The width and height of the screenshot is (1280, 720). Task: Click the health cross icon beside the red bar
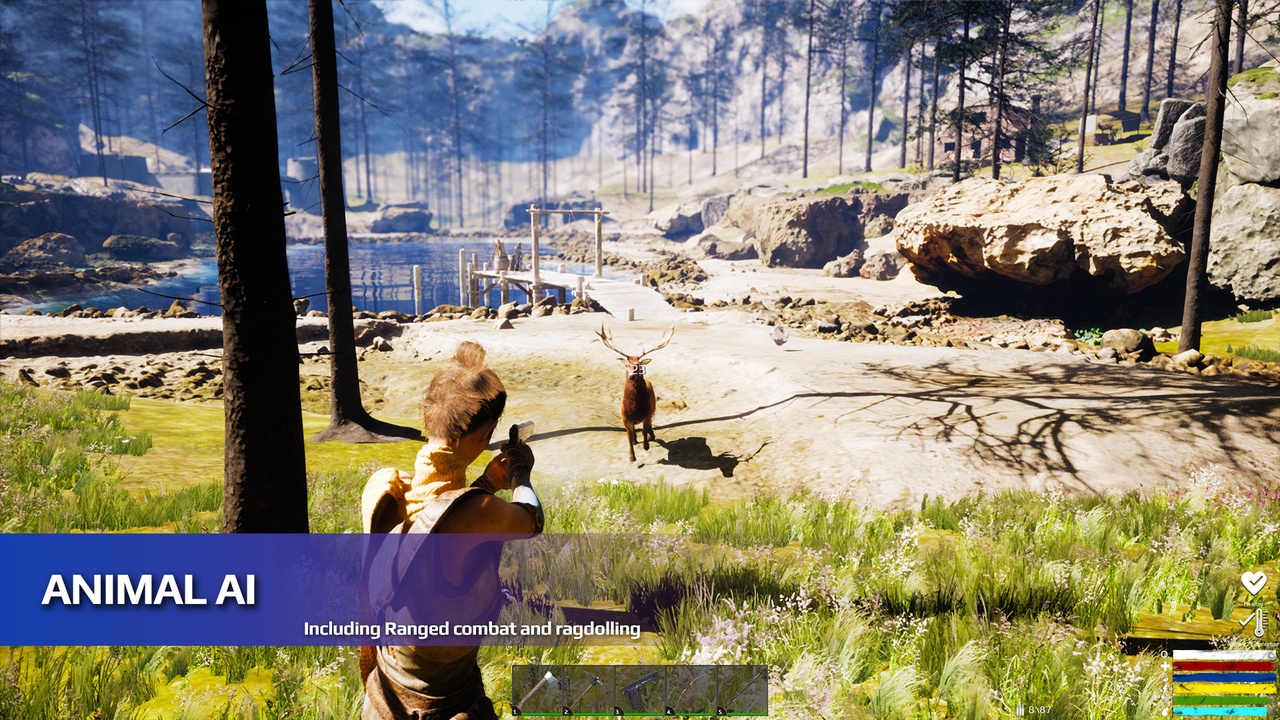point(1164,666)
